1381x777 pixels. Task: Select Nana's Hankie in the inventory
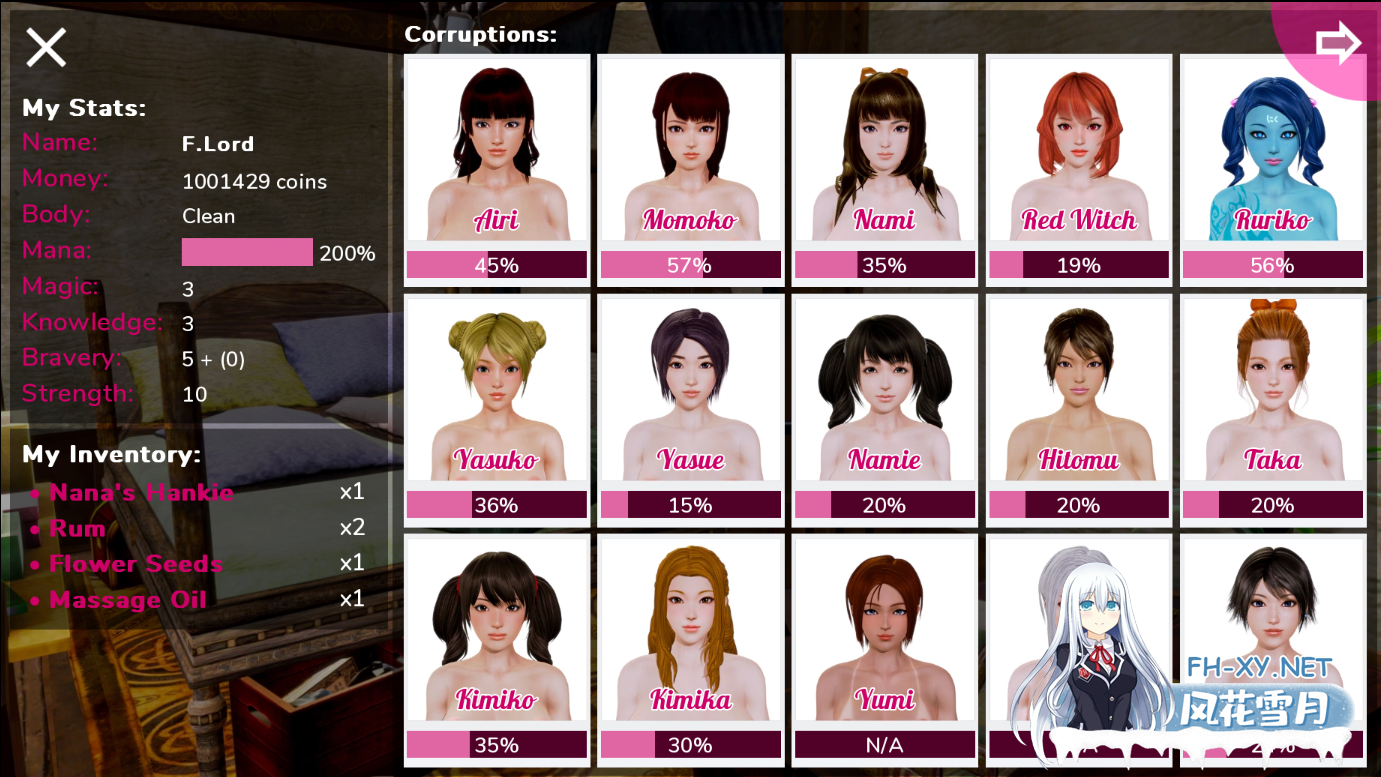pos(141,493)
